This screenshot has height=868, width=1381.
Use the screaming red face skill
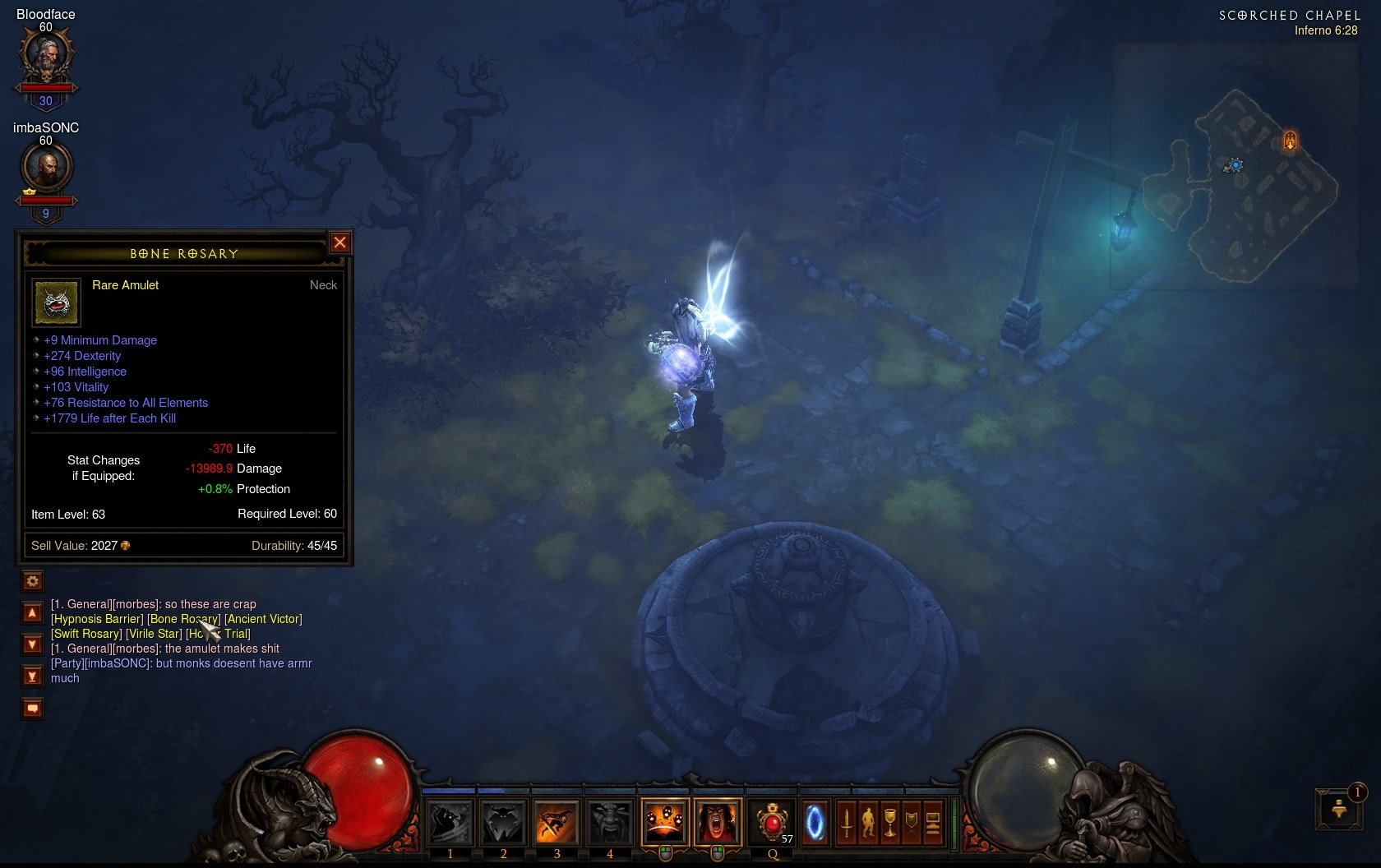718,821
